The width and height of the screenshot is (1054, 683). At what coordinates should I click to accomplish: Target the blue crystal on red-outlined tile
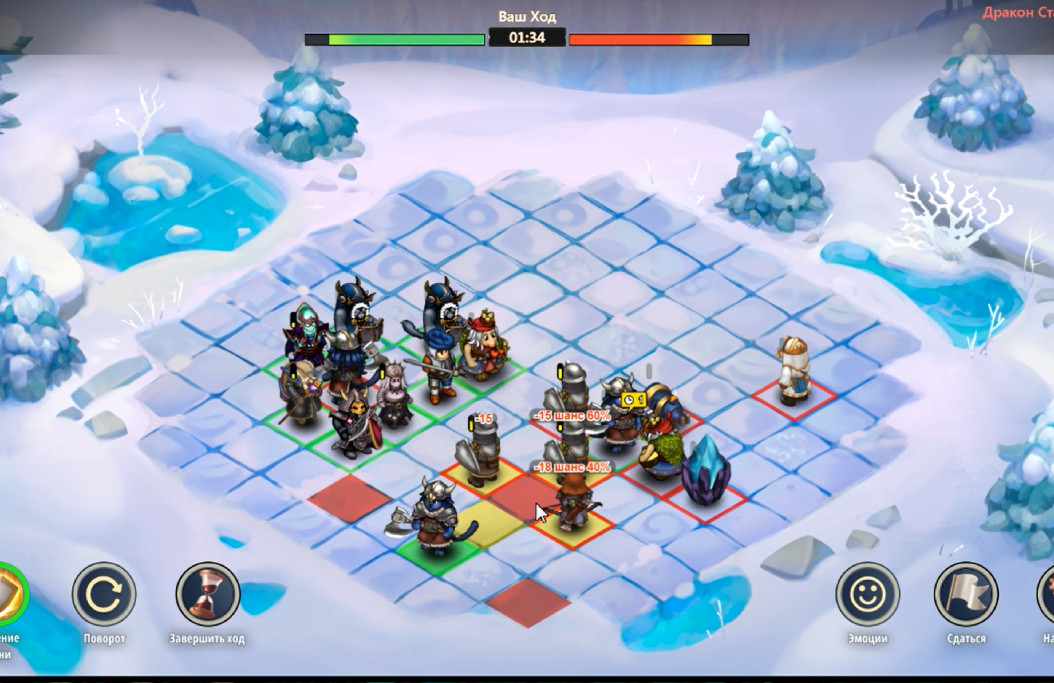[706, 470]
